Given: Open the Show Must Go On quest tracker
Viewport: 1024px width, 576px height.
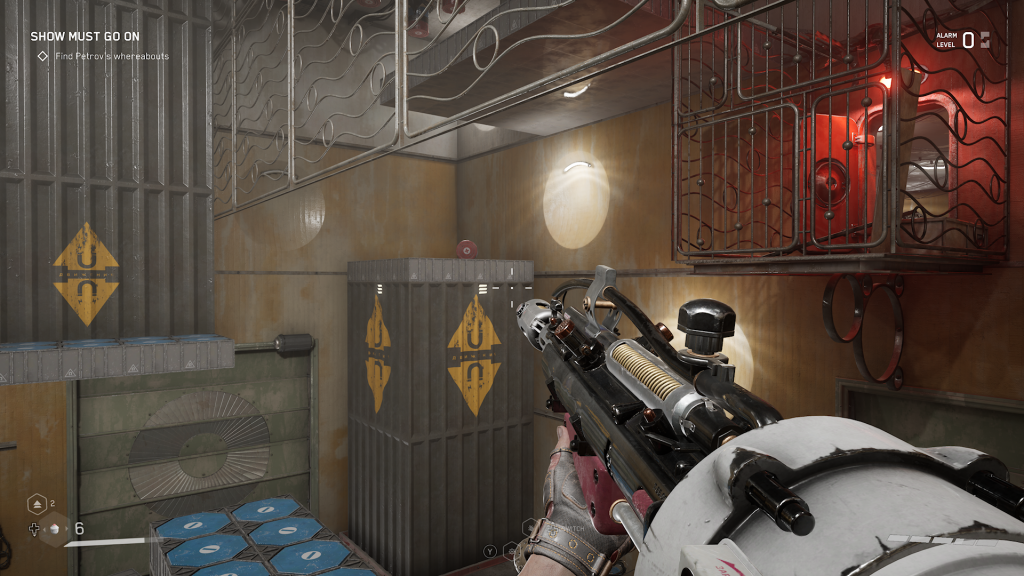Looking at the screenshot, I should [x=84, y=37].
